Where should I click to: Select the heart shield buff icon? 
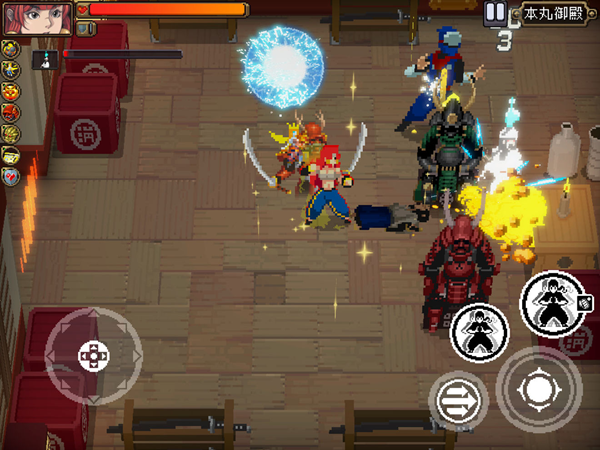click(12, 176)
